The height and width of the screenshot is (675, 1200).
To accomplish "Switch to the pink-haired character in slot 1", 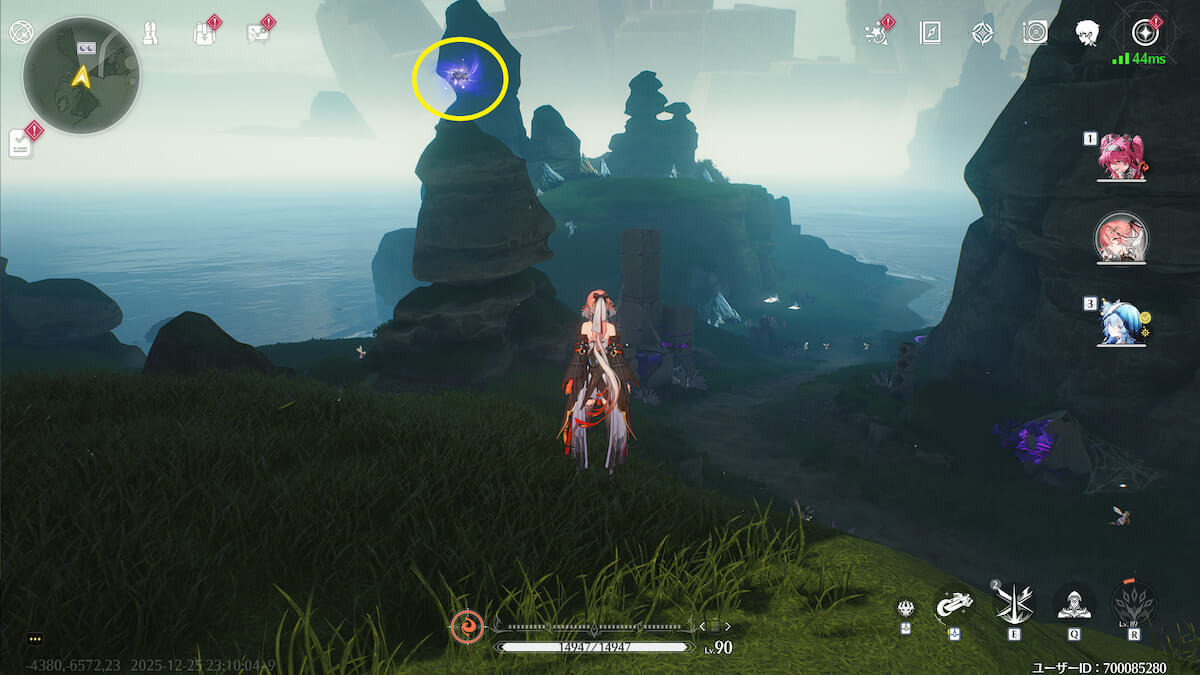I will (1120, 158).
